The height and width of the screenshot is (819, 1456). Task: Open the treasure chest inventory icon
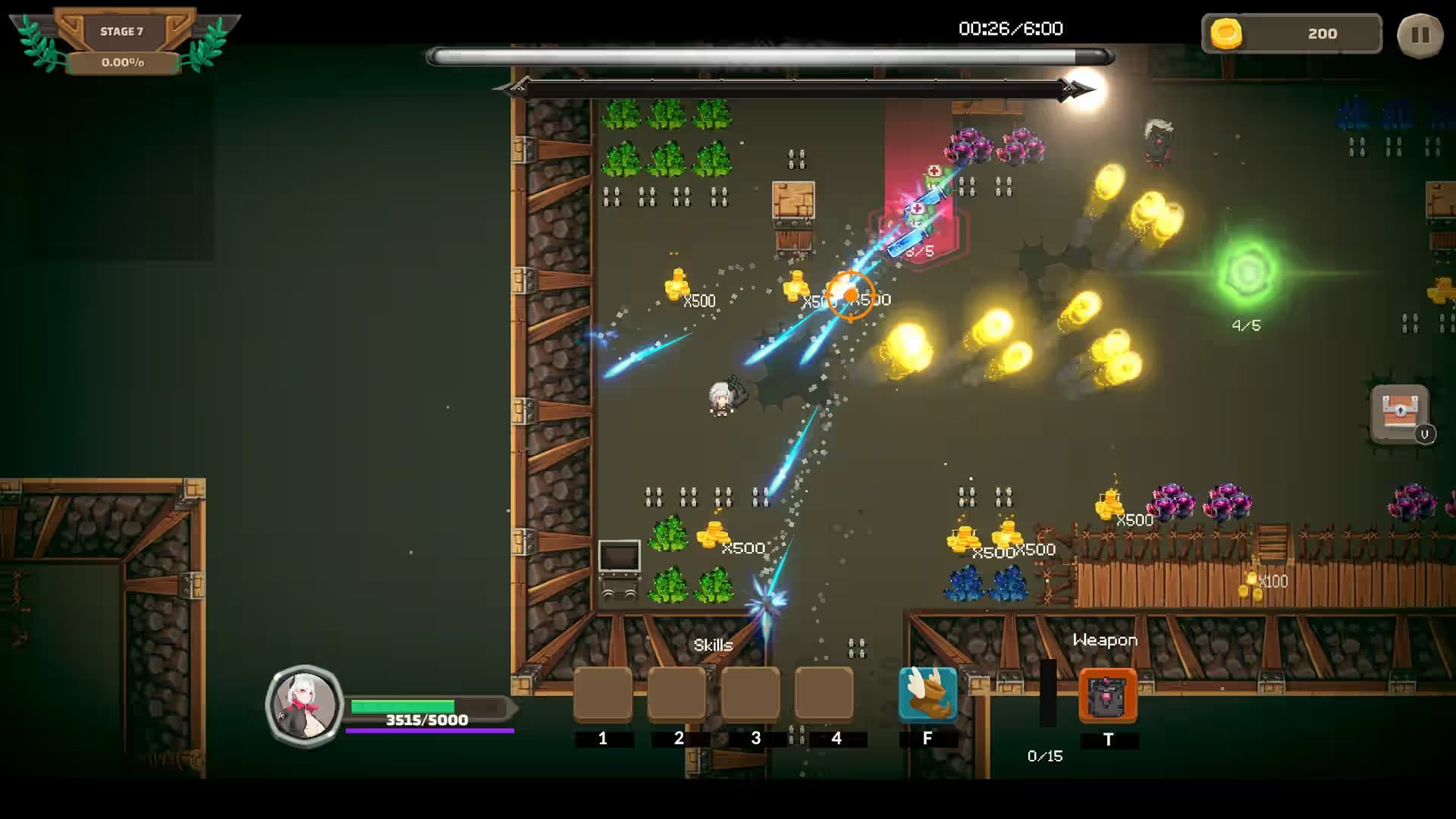(1400, 413)
